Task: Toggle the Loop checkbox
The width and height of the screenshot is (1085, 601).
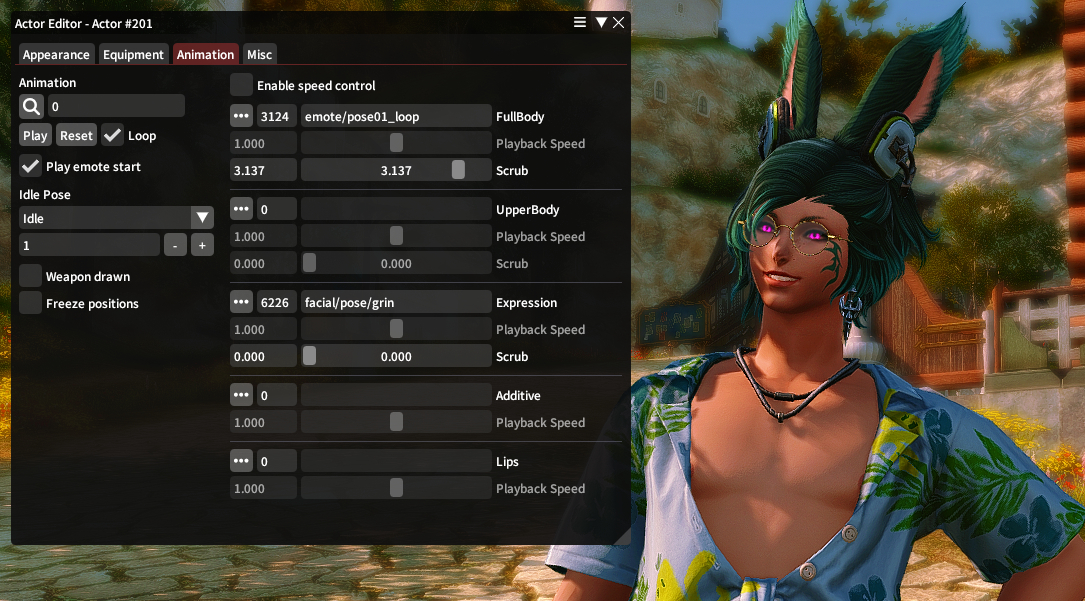Action: [113, 136]
